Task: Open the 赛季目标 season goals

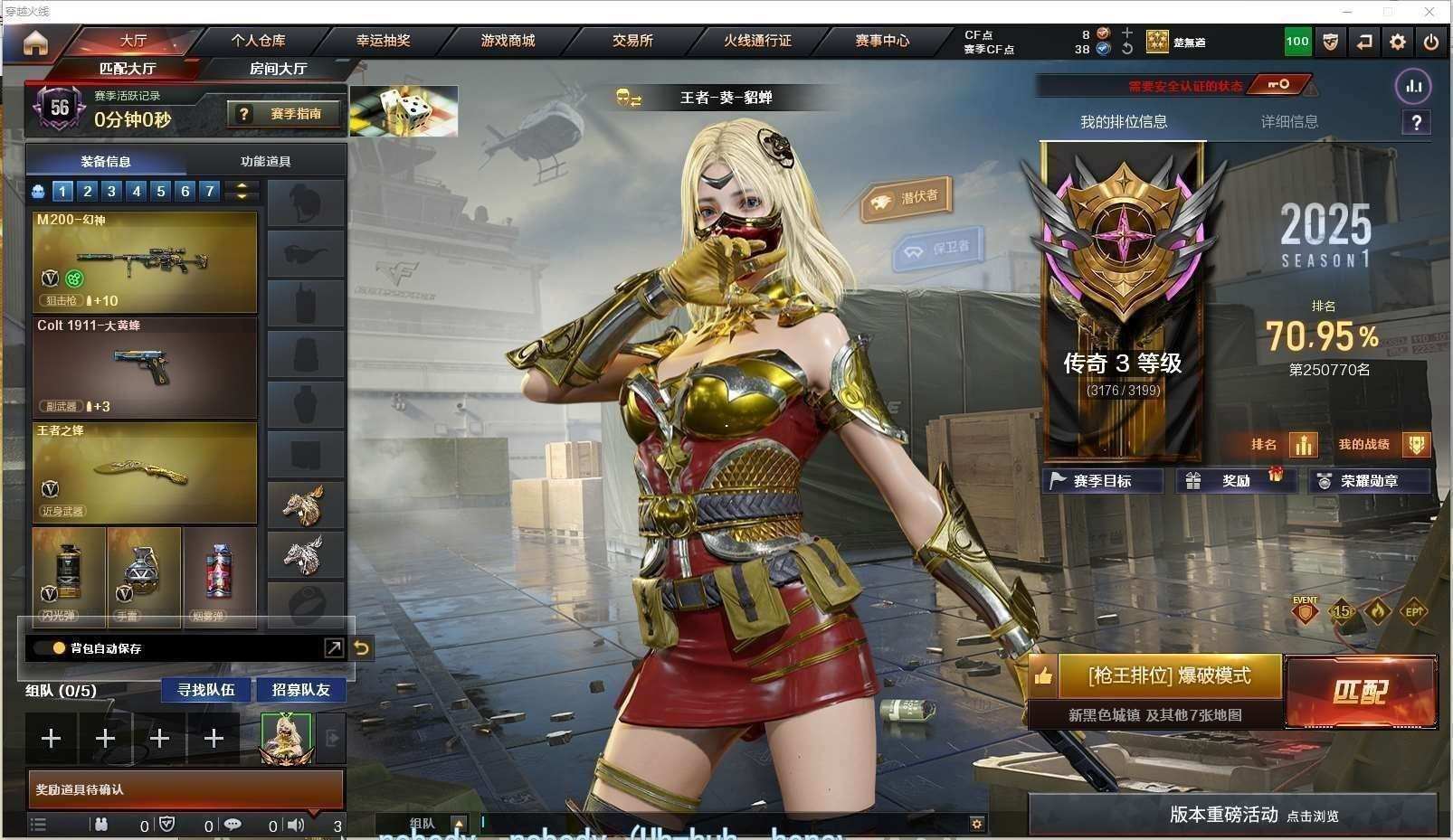Action: tap(1102, 481)
